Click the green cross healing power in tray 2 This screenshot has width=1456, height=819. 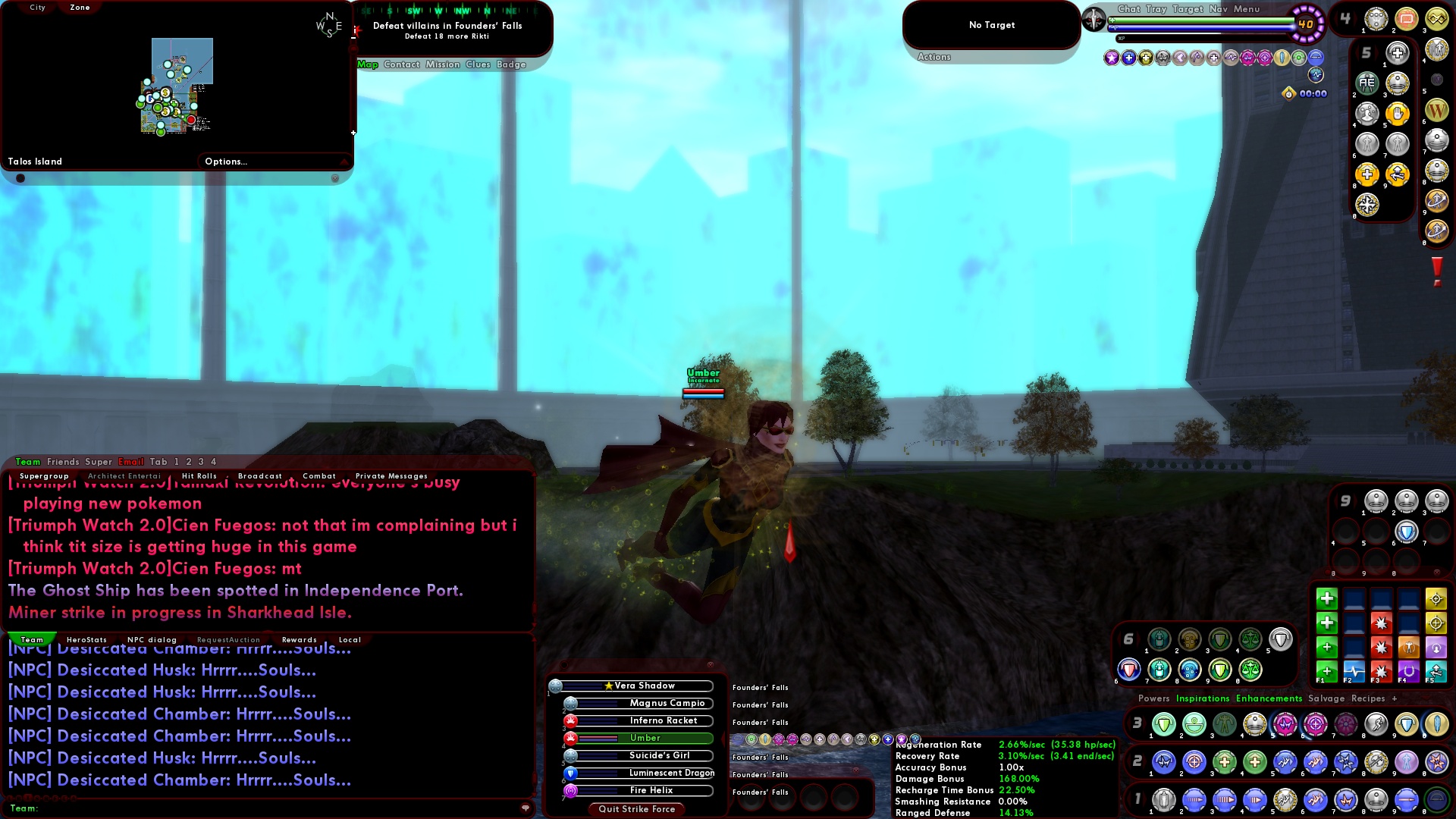tap(1225, 762)
